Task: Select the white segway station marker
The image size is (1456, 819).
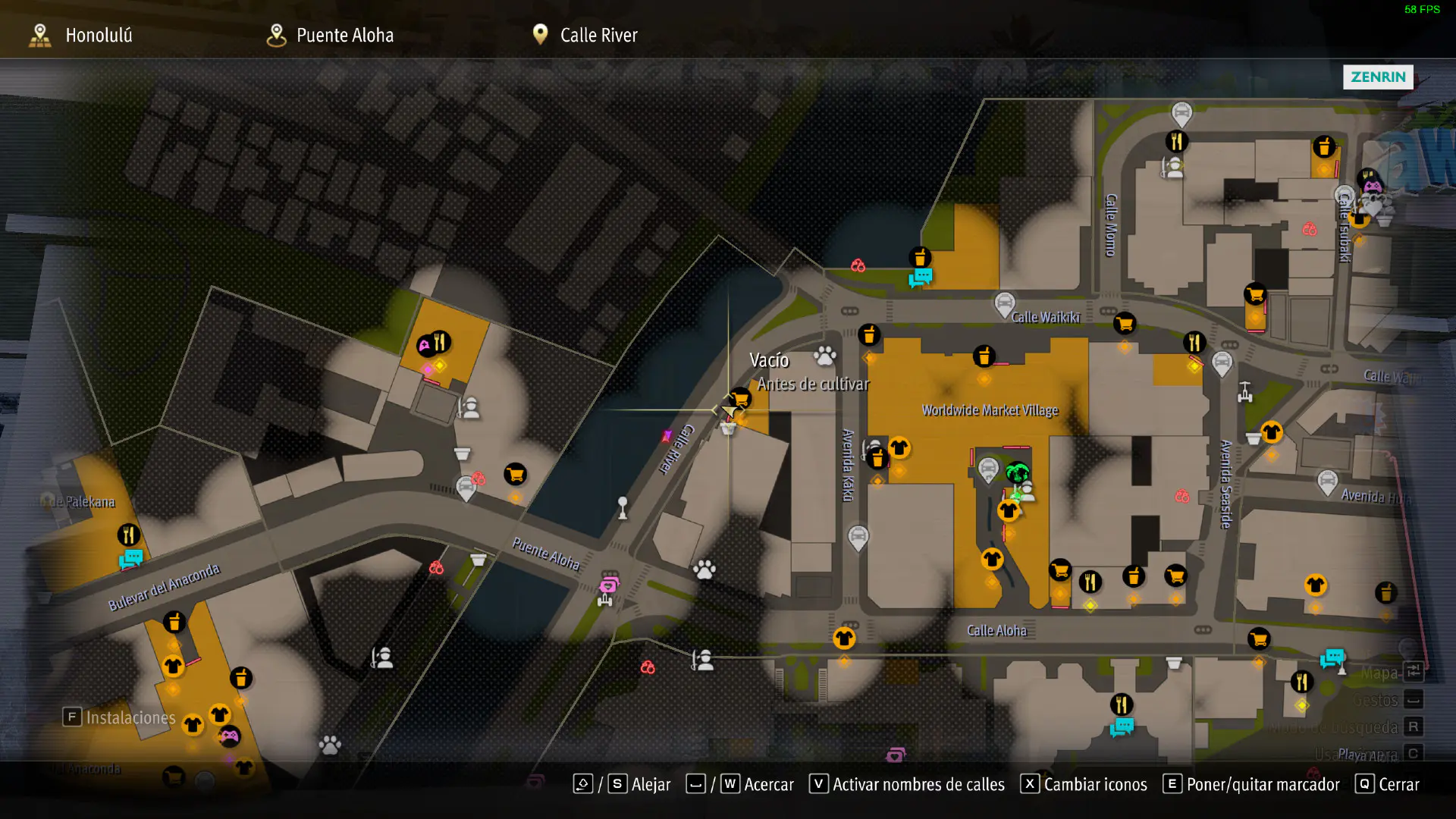Action: [x=1244, y=392]
